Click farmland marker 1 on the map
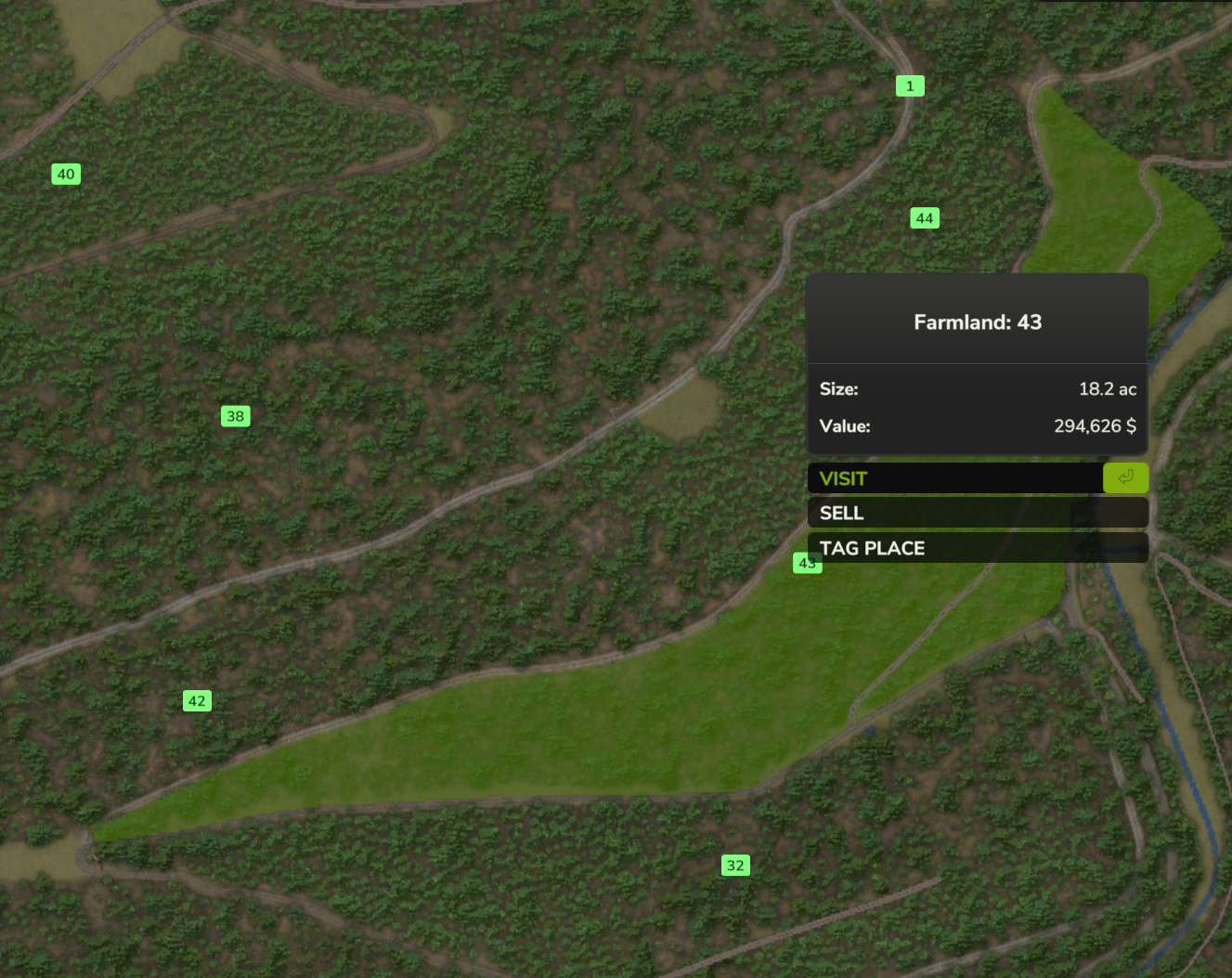Screen dimensions: 1232x978 tap(910, 85)
